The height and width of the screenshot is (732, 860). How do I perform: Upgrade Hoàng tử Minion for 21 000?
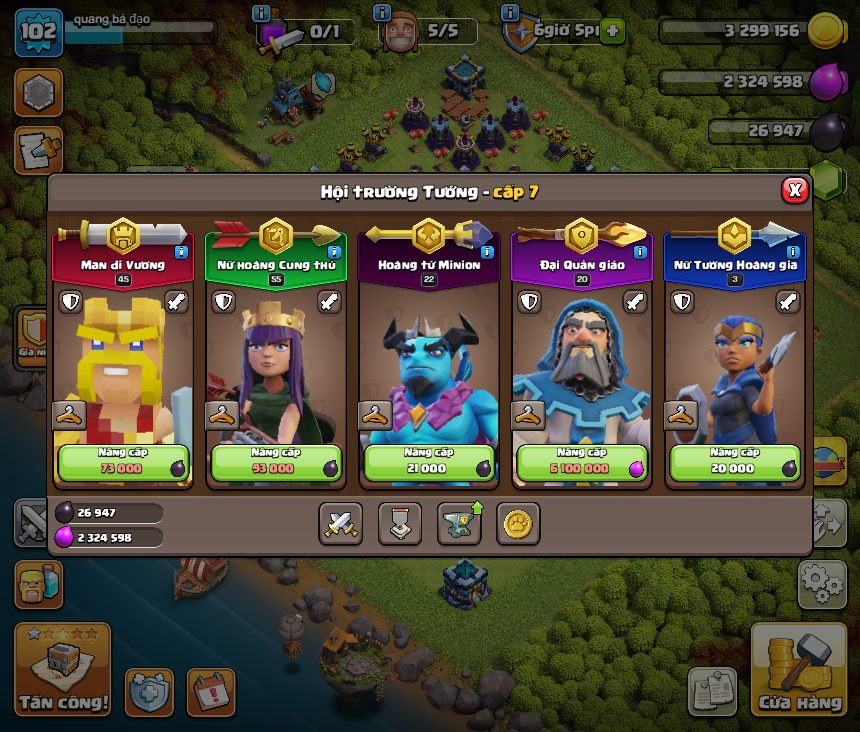pyautogui.click(x=429, y=463)
